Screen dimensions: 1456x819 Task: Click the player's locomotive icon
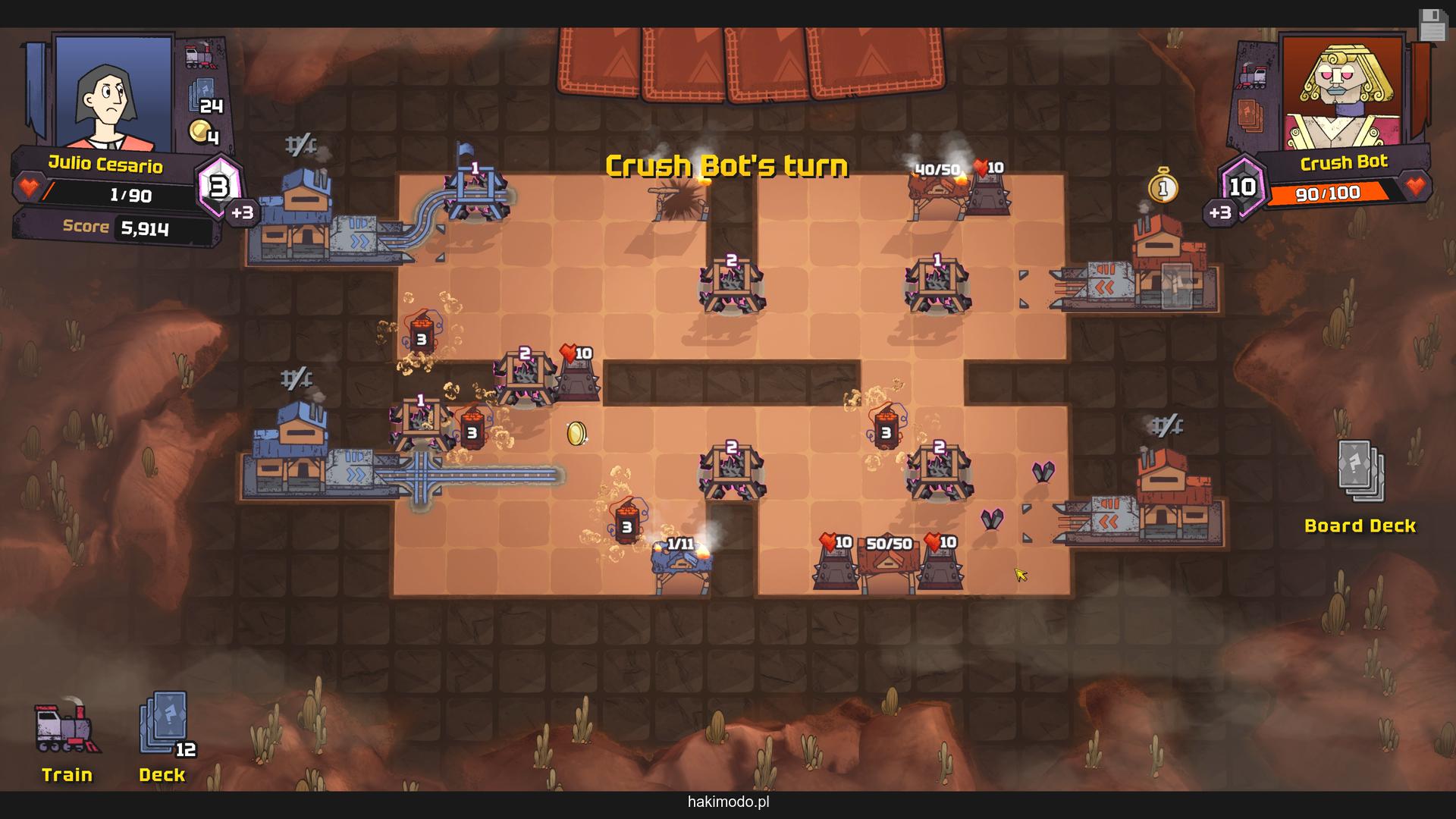point(202,55)
